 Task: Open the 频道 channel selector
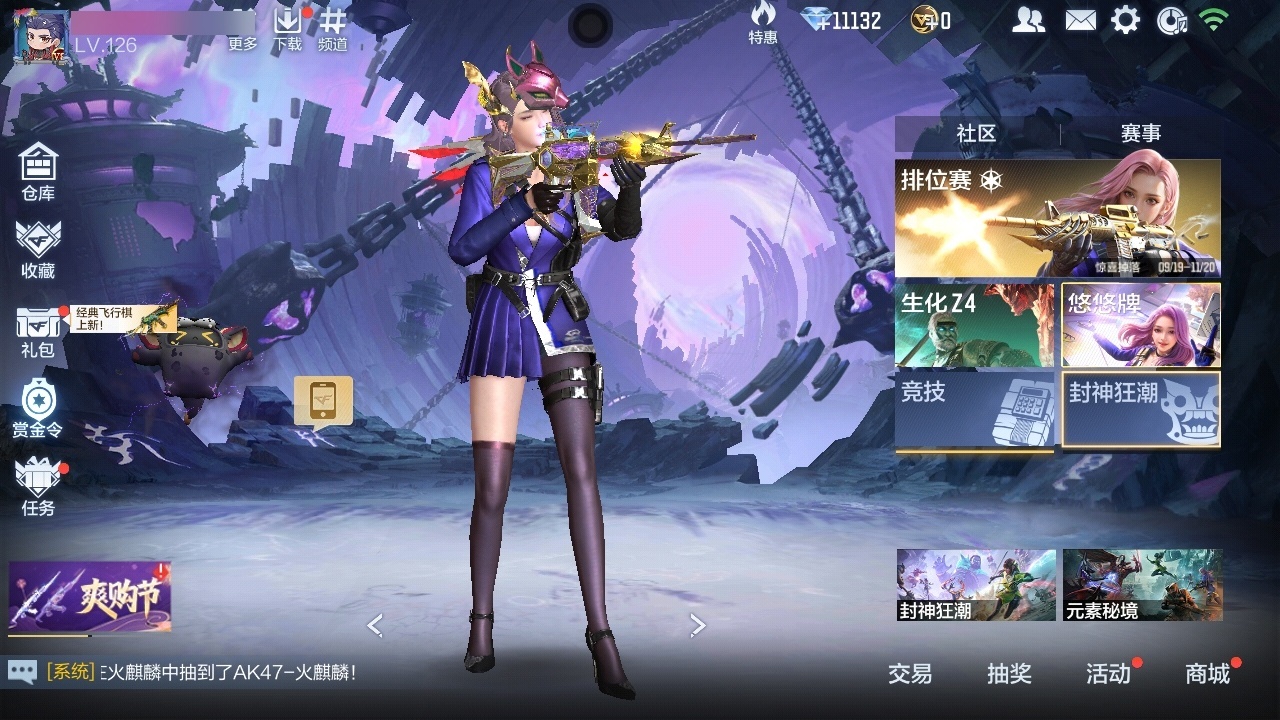[x=333, y=29]
